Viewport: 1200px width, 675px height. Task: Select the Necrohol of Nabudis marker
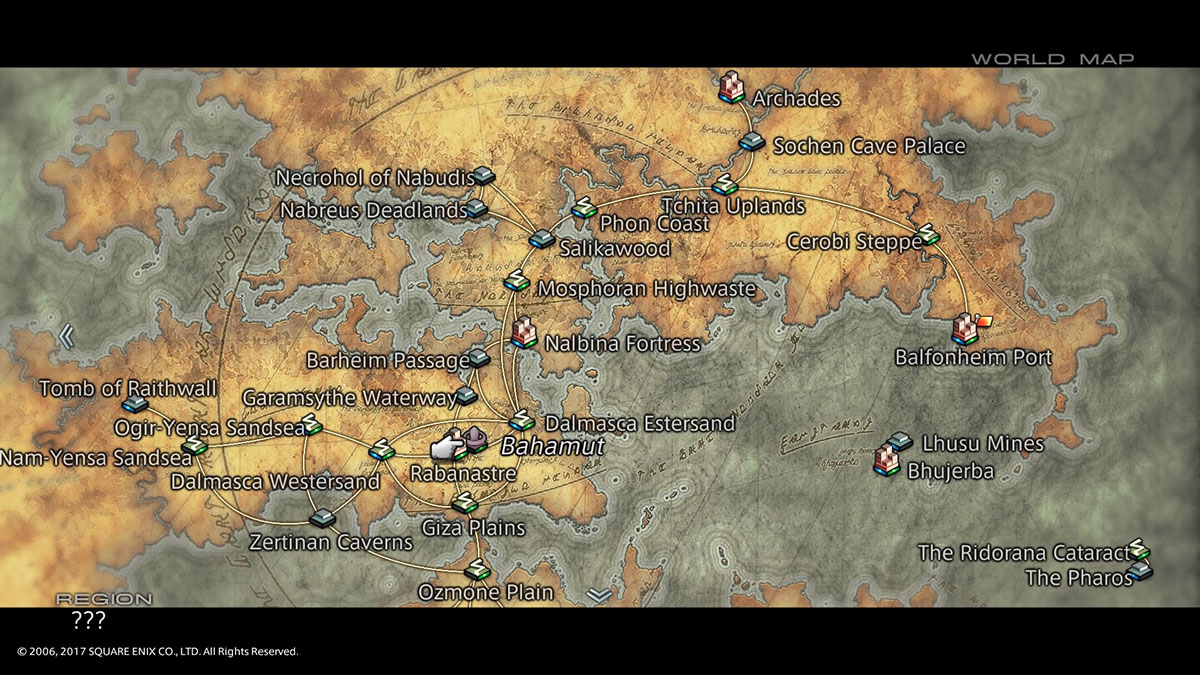[484, 176]
